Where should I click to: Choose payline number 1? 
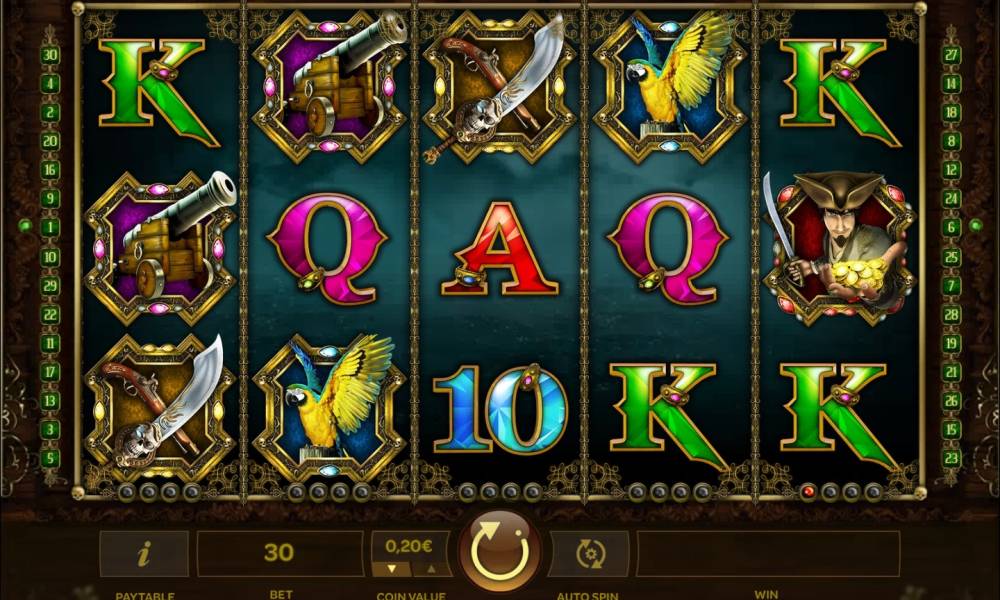click(x=50, y=227)
